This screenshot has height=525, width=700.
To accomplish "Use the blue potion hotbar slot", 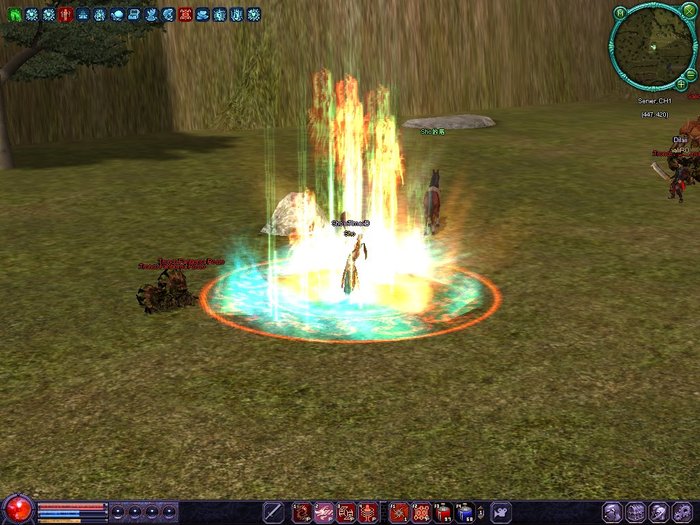I will click(465, 513).
